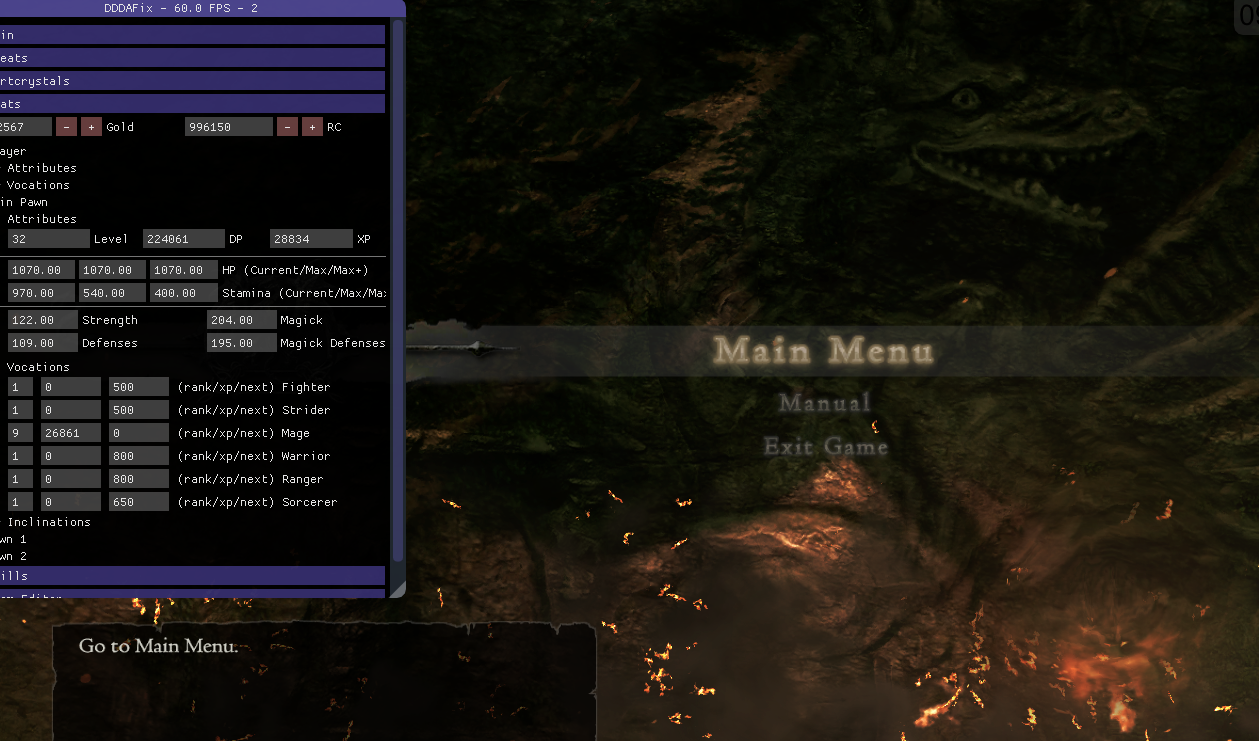Select the Magick Defenses value field
Image resolution: width=1259 pixels, height=741 pixels.
click(242, 343)
